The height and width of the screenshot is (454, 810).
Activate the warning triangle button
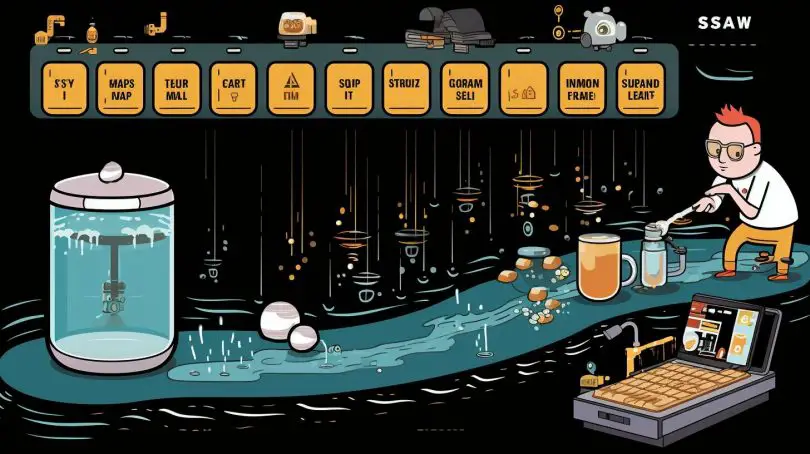pos(293,89)
